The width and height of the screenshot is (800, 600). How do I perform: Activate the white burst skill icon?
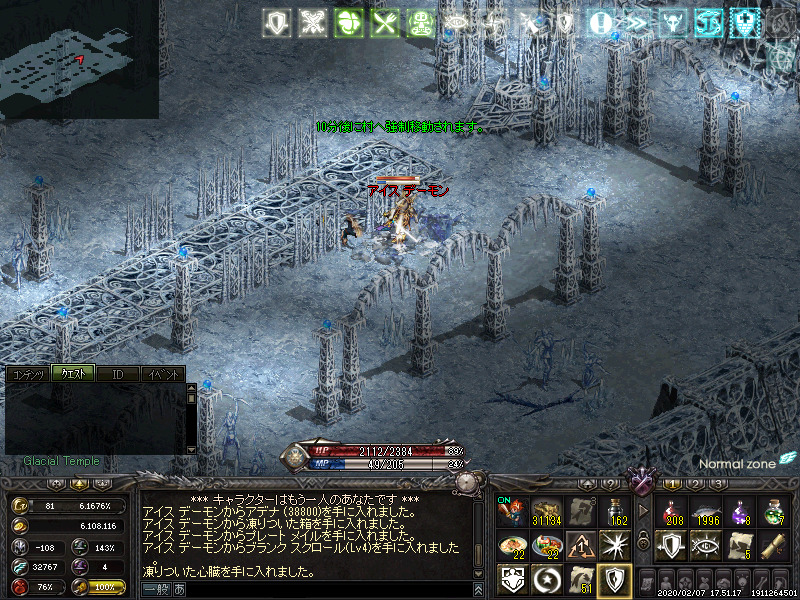pos(613,545)
